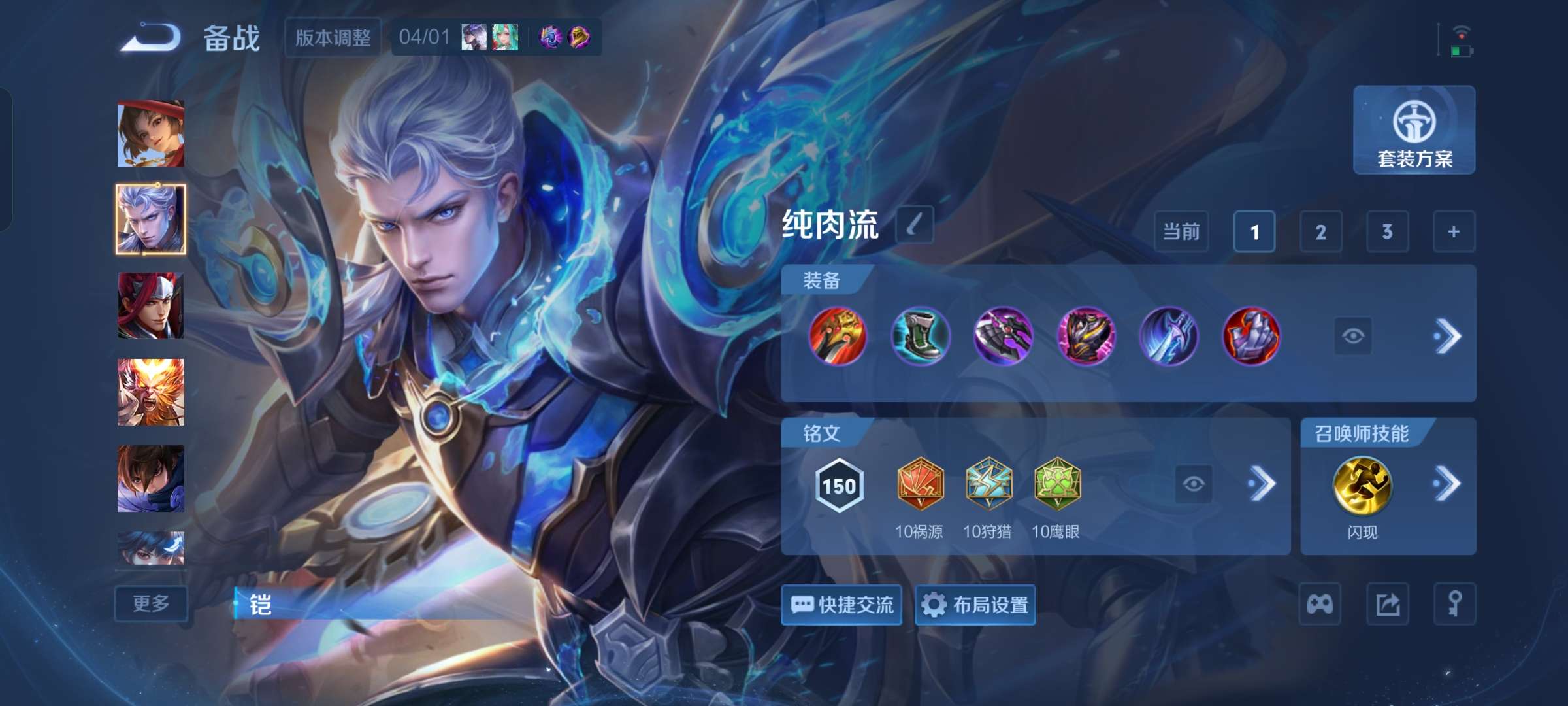The height and width of the screenshot is (706, 1568).
Task: Open 布局设置 layout settings
Action: [975, 605]
